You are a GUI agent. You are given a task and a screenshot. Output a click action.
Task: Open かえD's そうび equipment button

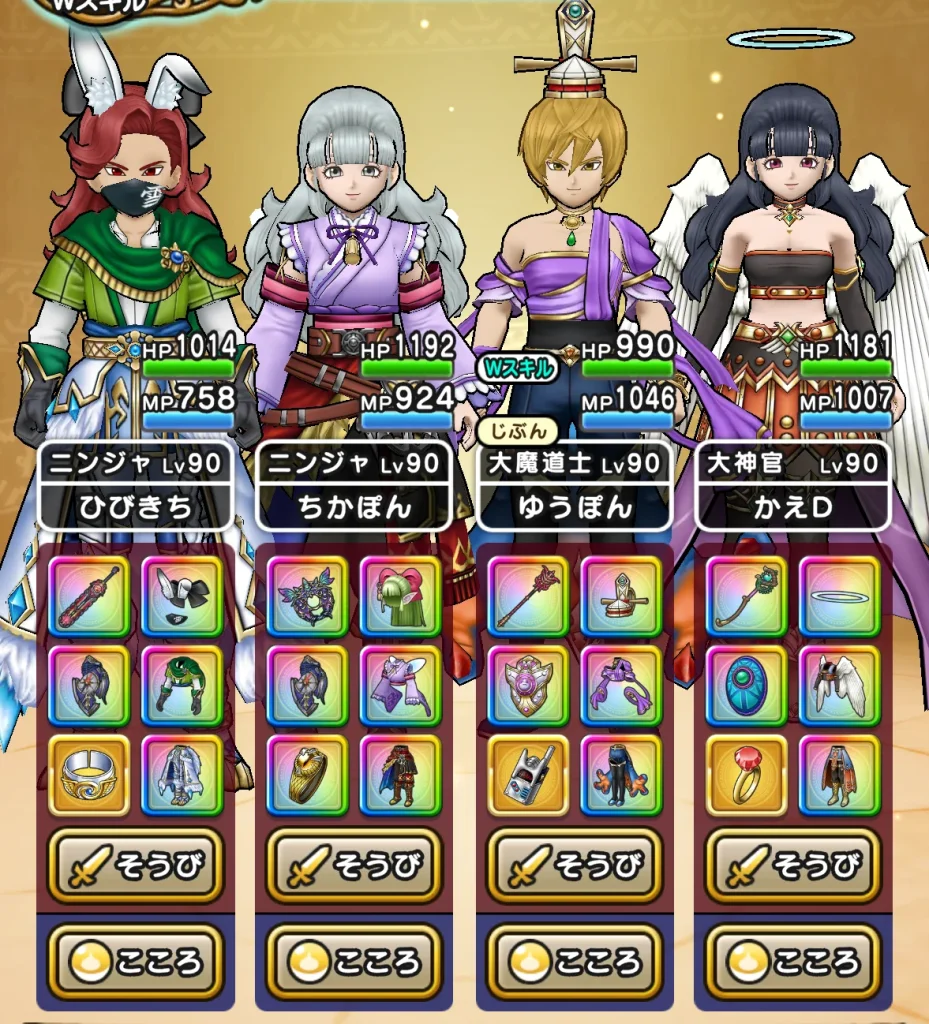click(793, 866)
